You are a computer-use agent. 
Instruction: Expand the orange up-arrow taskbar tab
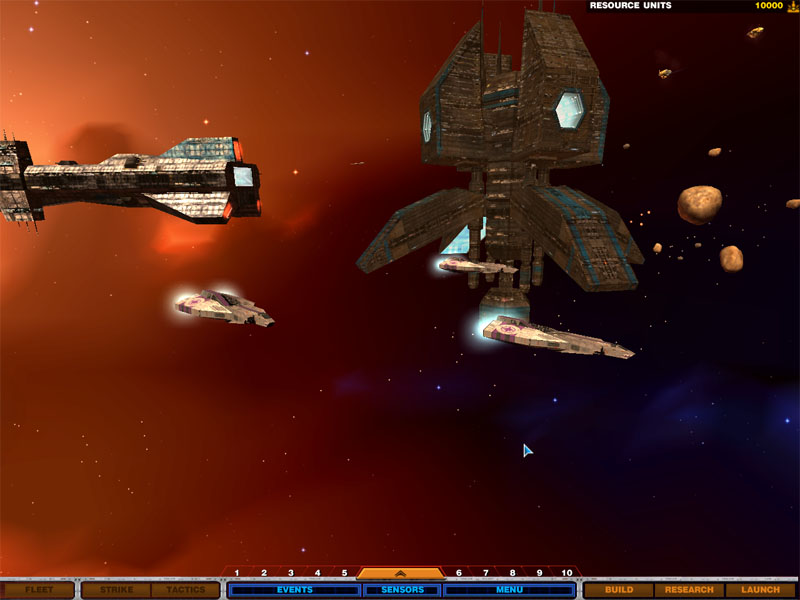pos(400,574)
